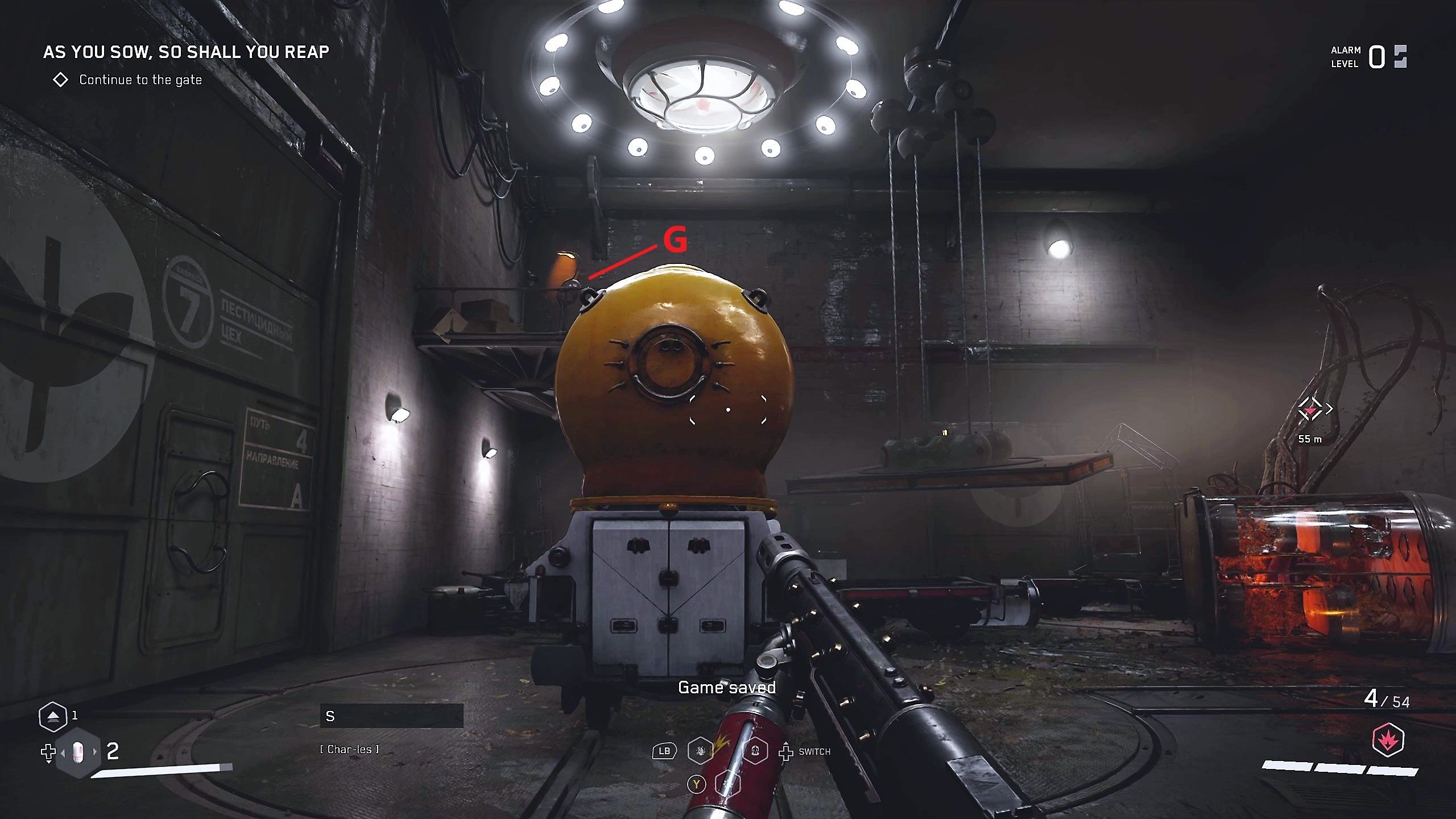Click the SWITCH label text
This screenshot has height=819, width=1456.
pos(815,752)
